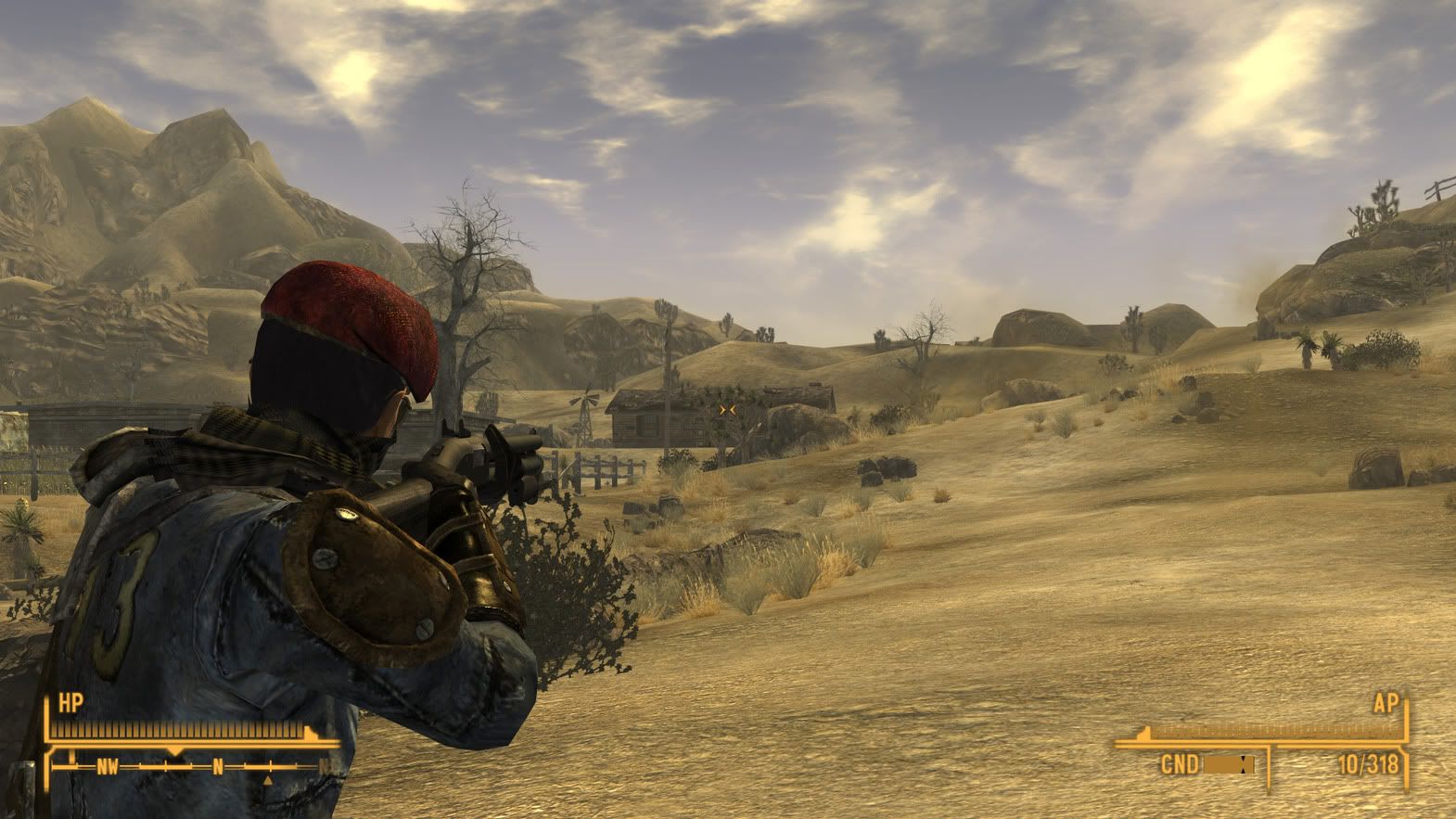Screen dimensions: 1456x819
Task: Click the crosshair reticle at screen center
Action: (x=728, y=409)
